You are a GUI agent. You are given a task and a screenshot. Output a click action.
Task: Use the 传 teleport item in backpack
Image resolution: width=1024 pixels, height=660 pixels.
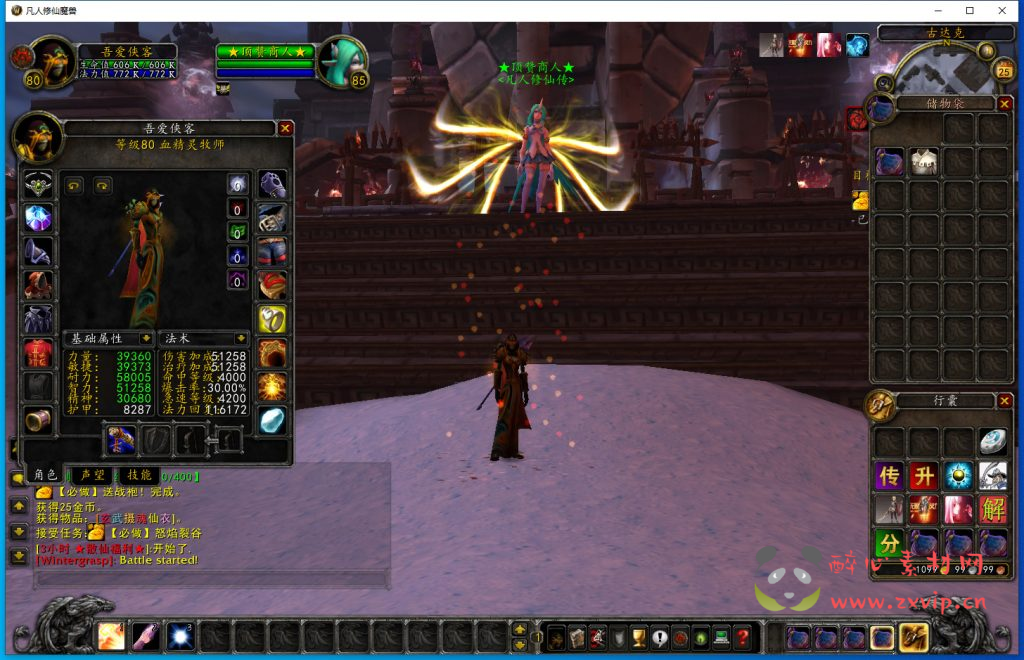click(x=889, y=476)
